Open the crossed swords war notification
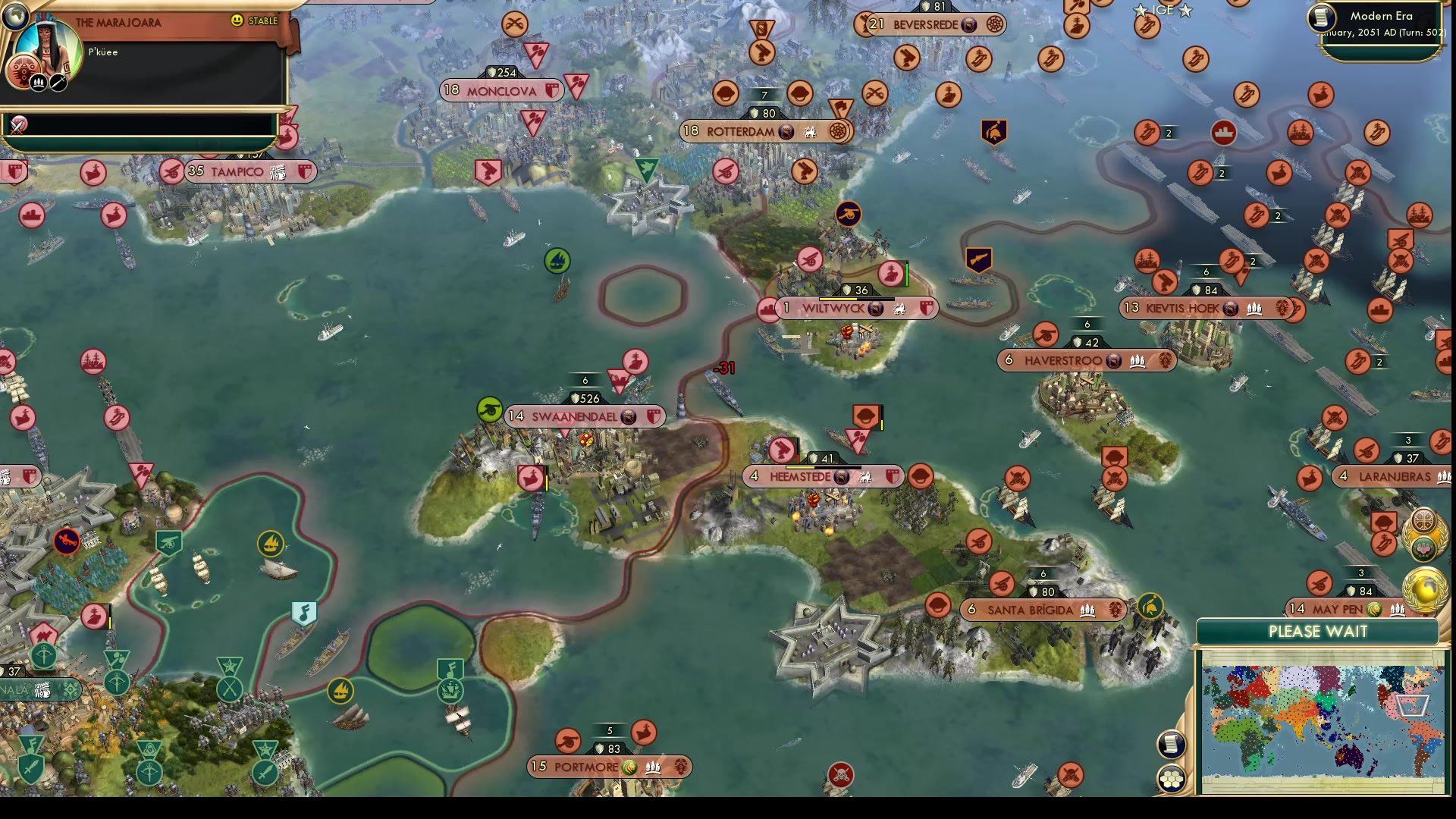This screenshot has height=819, width=1456. [15, 123]
